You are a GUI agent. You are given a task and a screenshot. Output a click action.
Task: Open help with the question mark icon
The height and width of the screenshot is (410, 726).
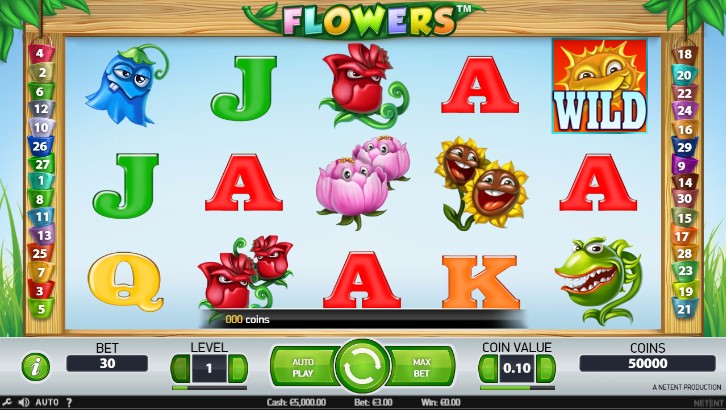coord(68,402)
